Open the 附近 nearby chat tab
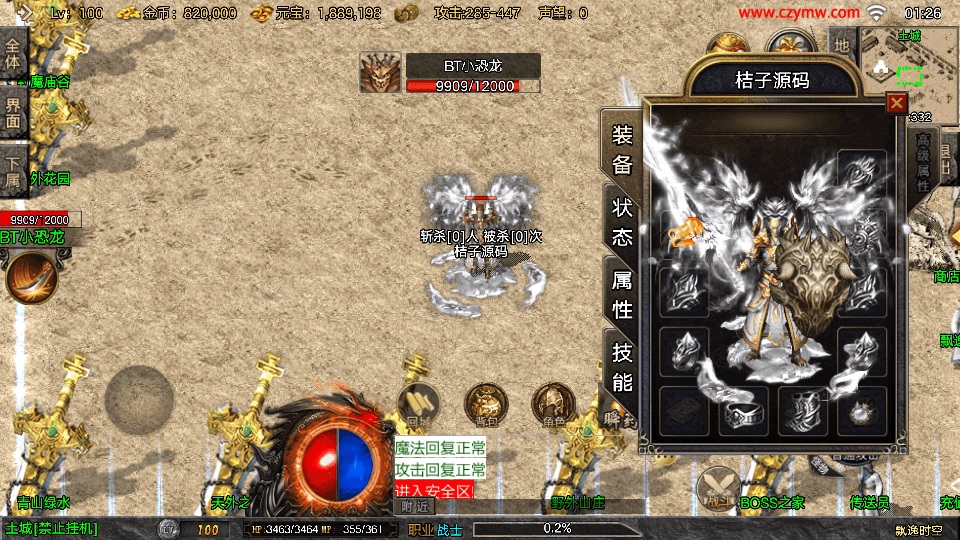The width and height of the screenshot is (960, 540). point(417,506)
